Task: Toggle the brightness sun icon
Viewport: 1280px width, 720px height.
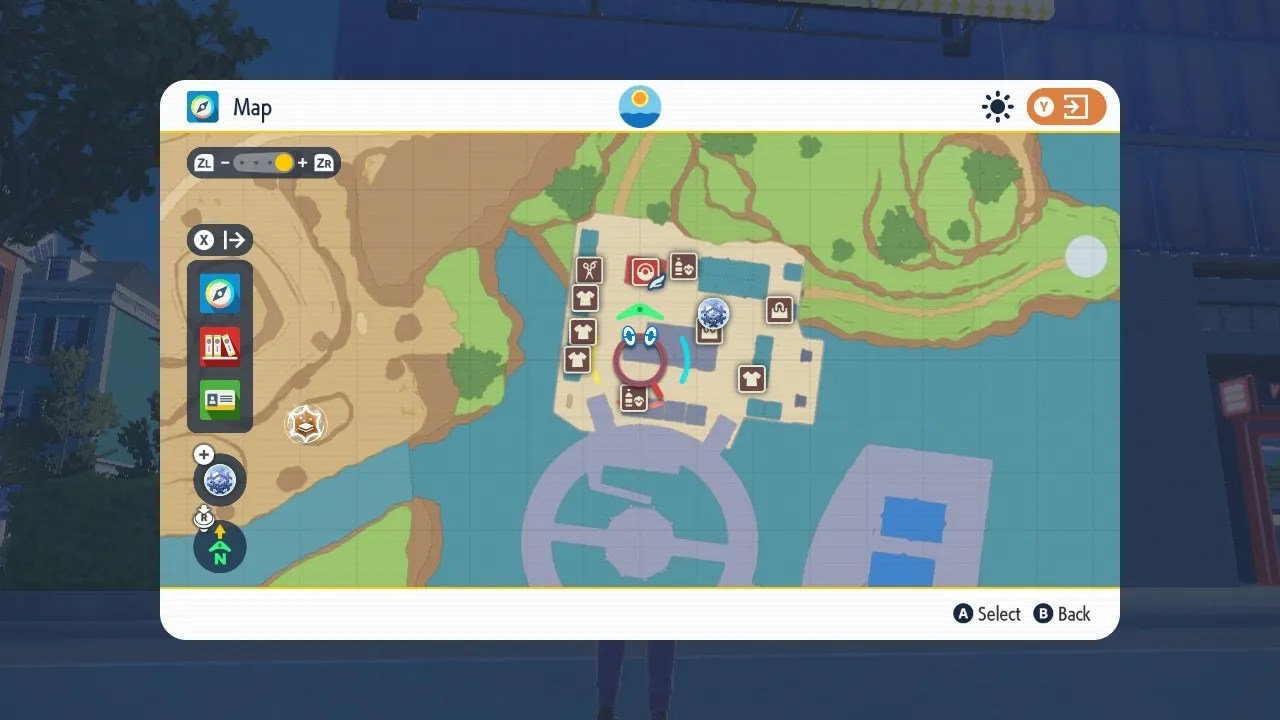Action: [x=997, y=107]
